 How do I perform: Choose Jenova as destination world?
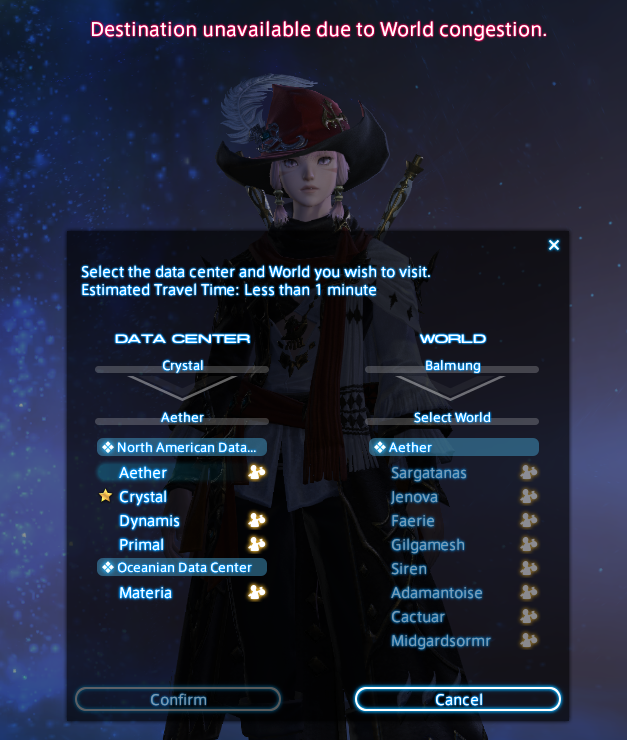click(416, 496)
